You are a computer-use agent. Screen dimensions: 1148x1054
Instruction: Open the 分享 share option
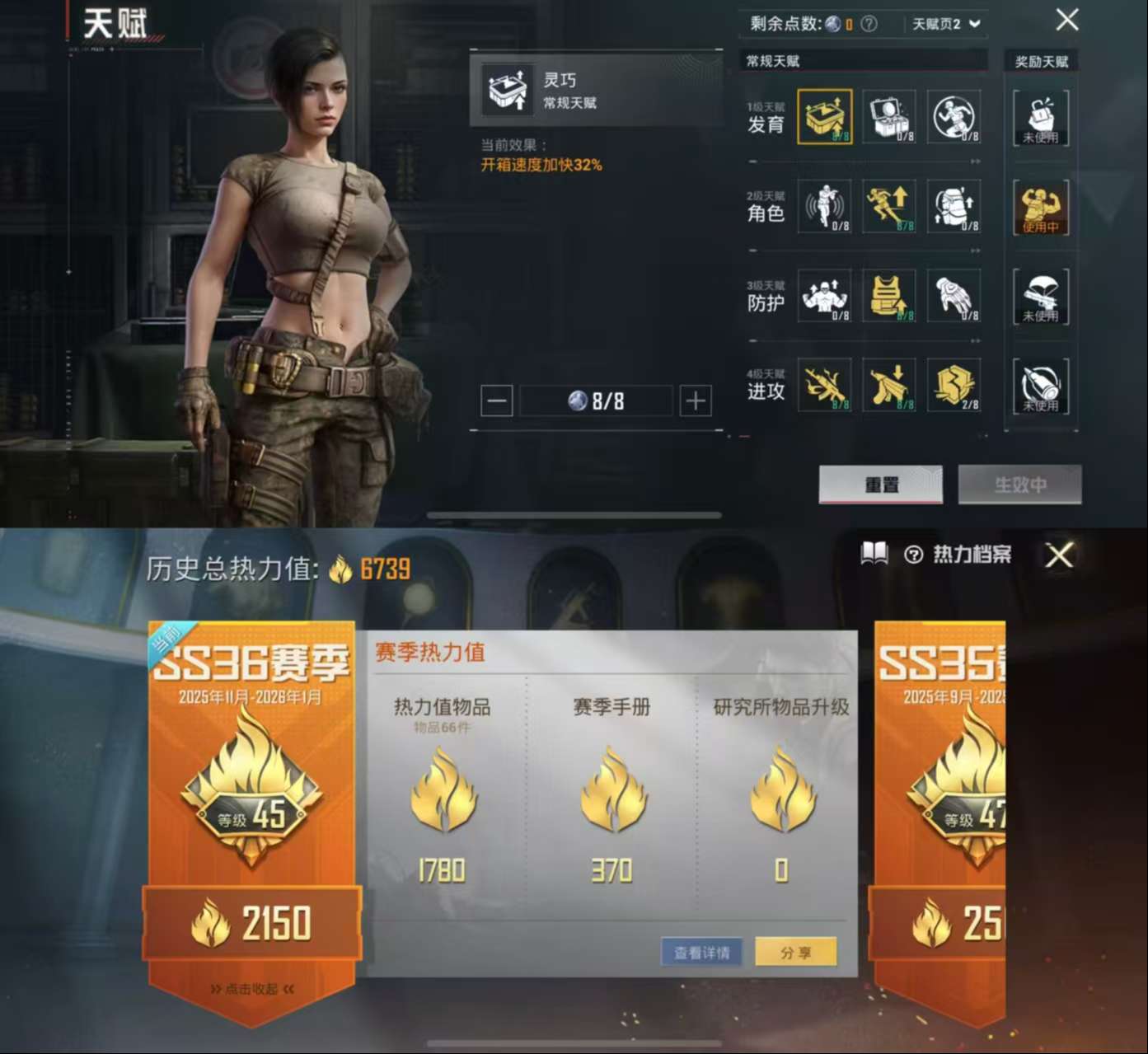pos(795,952)
